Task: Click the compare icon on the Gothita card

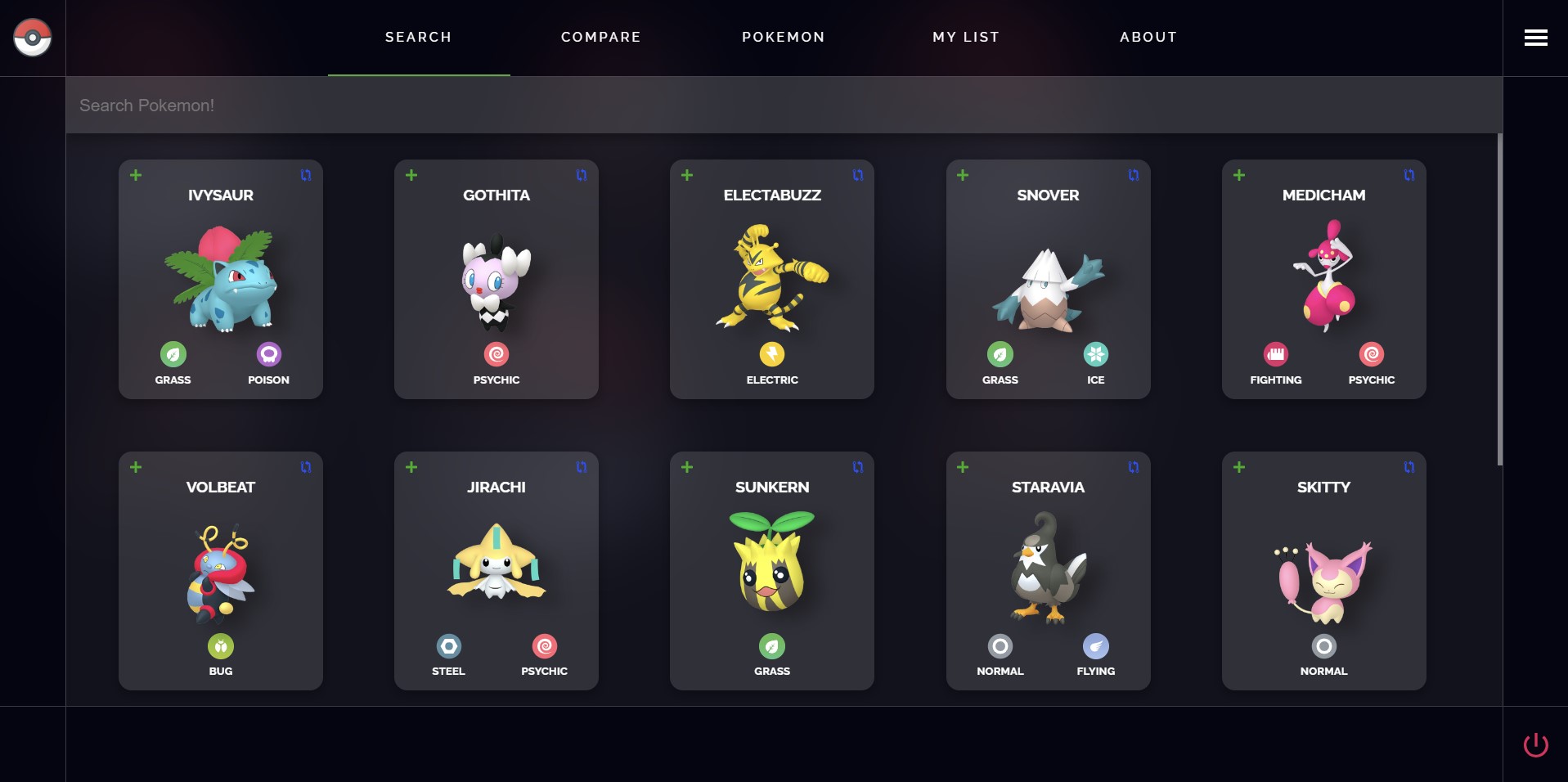Action: tap(580, 174)
